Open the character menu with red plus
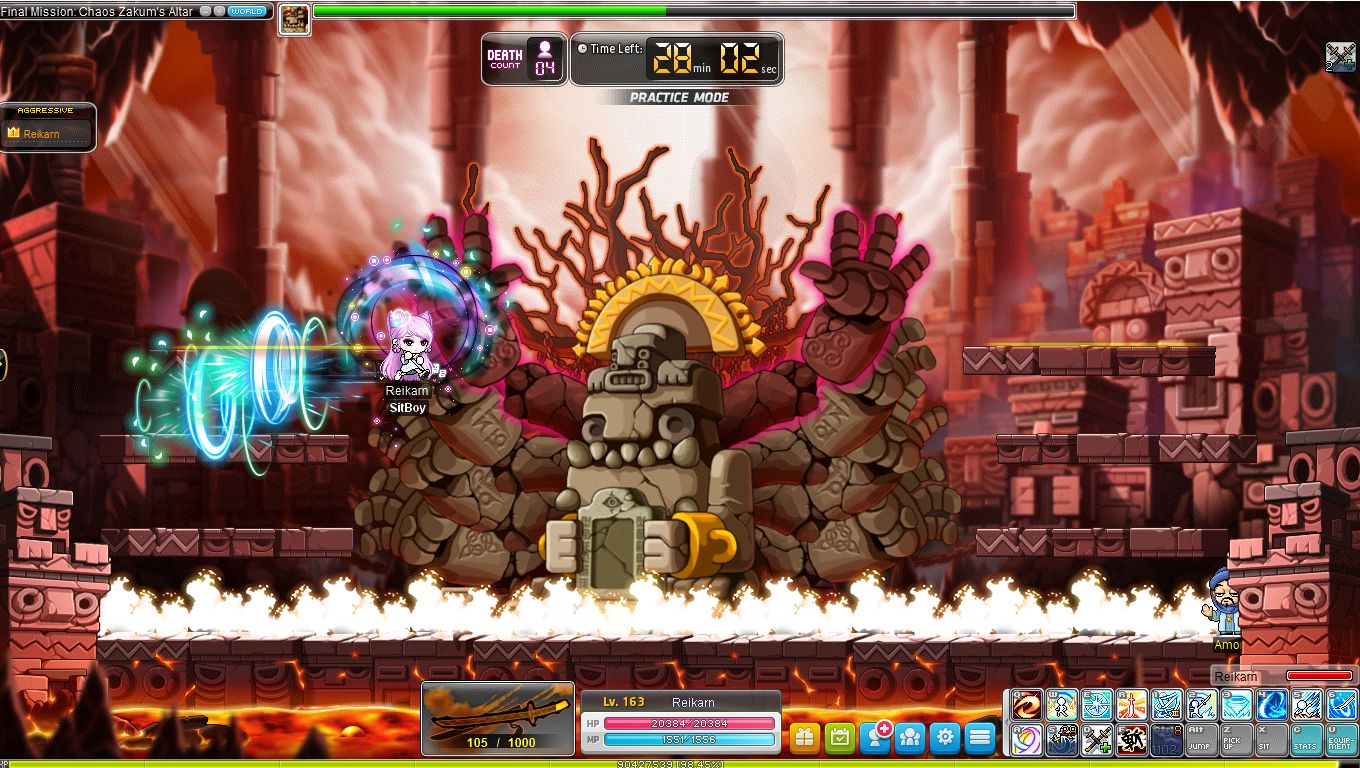Image resolution: width=1360 pixels, height=768 pixels. (876, 737)
